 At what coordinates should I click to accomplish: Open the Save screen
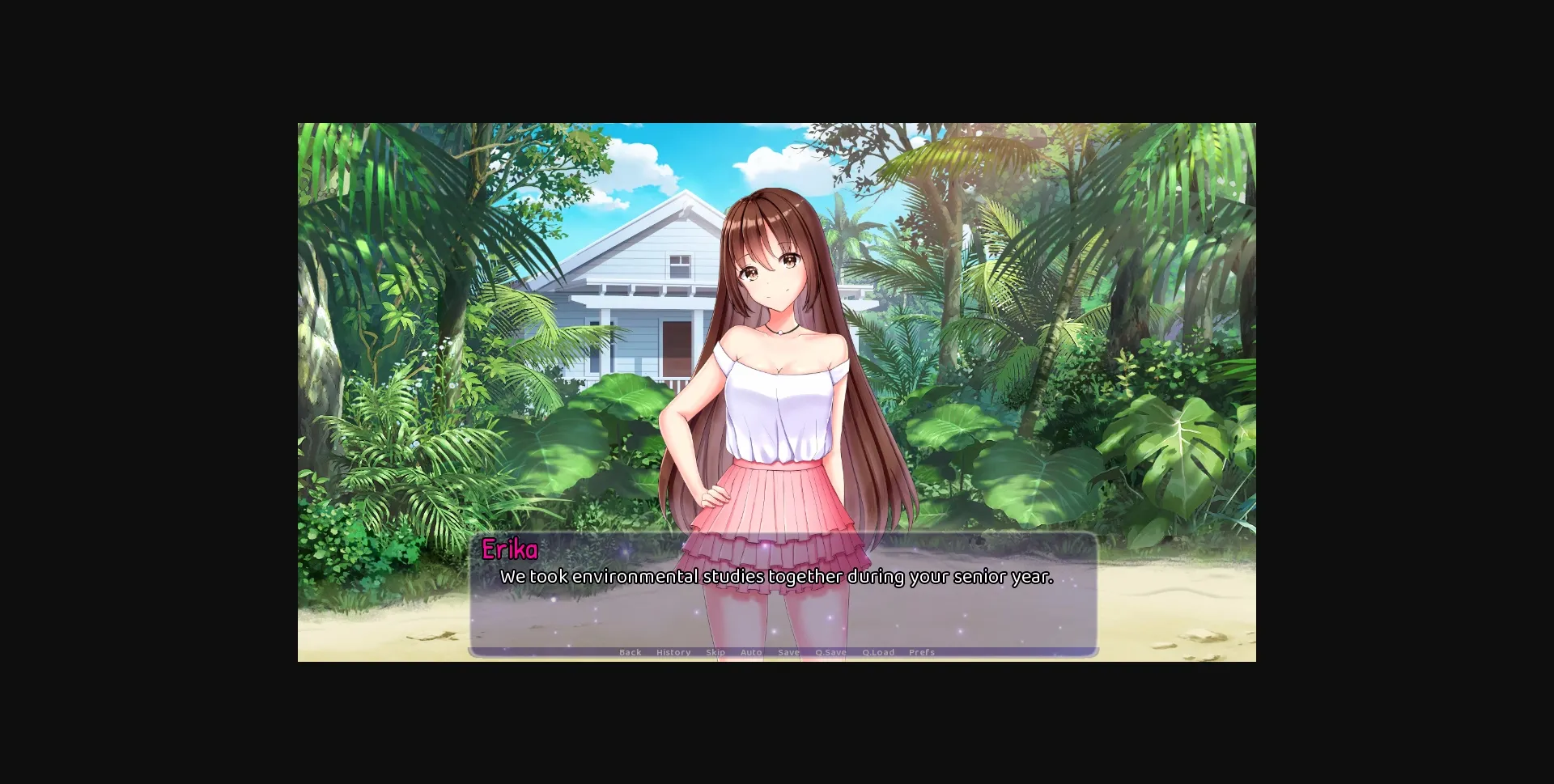pyautogui.click(x=788, y=652)
